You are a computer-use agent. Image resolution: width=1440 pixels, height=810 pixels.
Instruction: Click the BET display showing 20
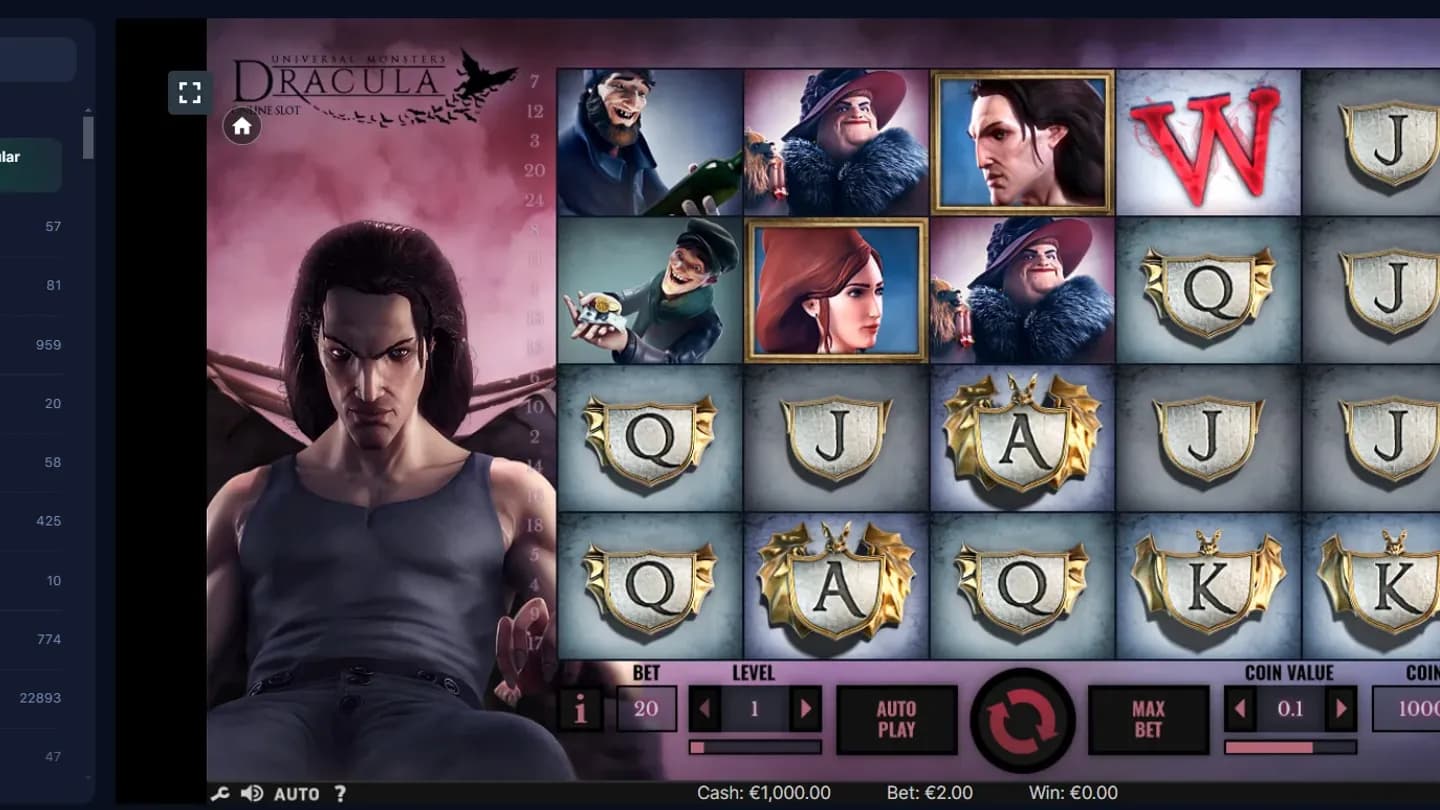[646, 708]
